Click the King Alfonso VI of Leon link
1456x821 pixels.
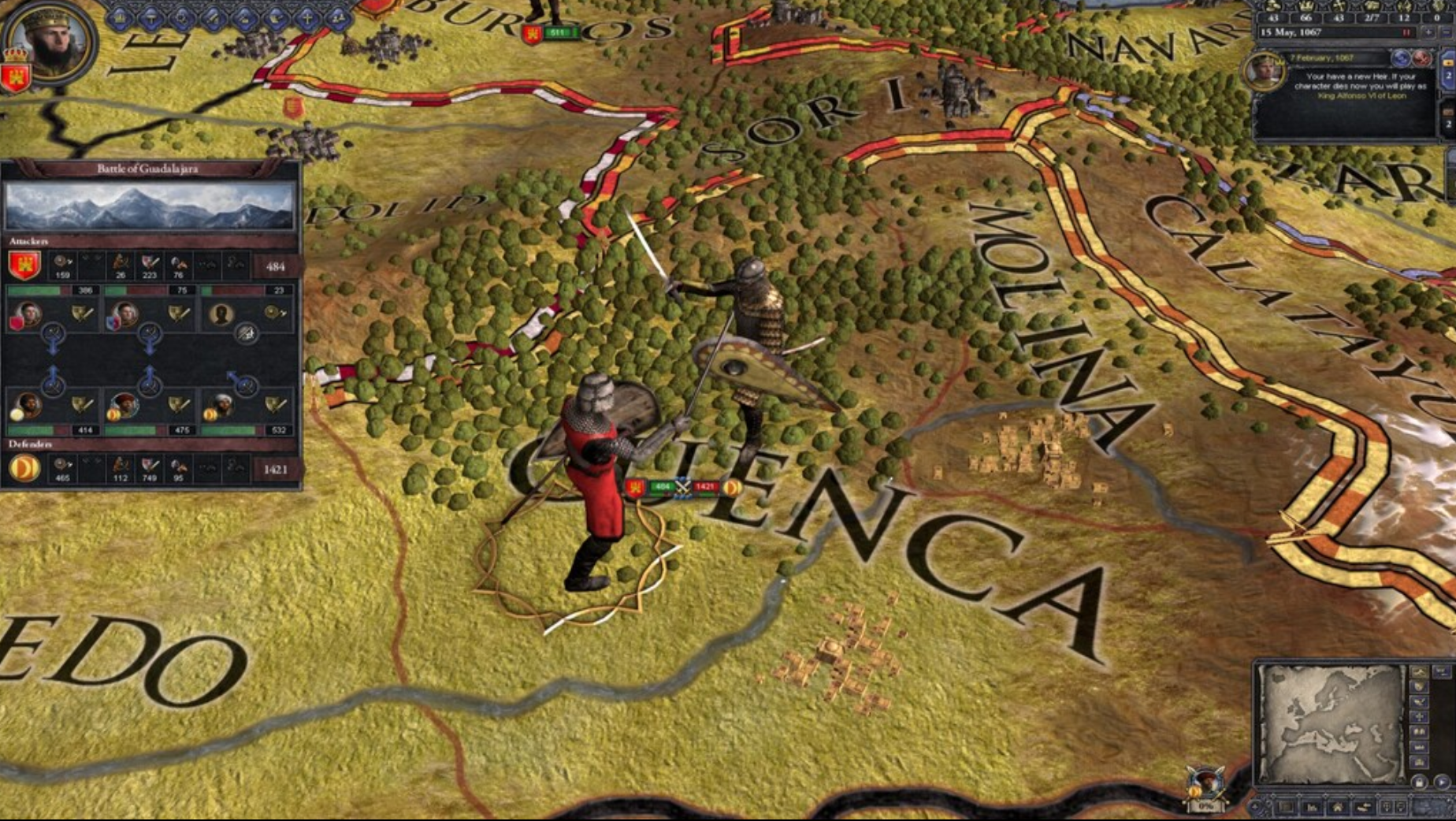tap(1362, 96)
